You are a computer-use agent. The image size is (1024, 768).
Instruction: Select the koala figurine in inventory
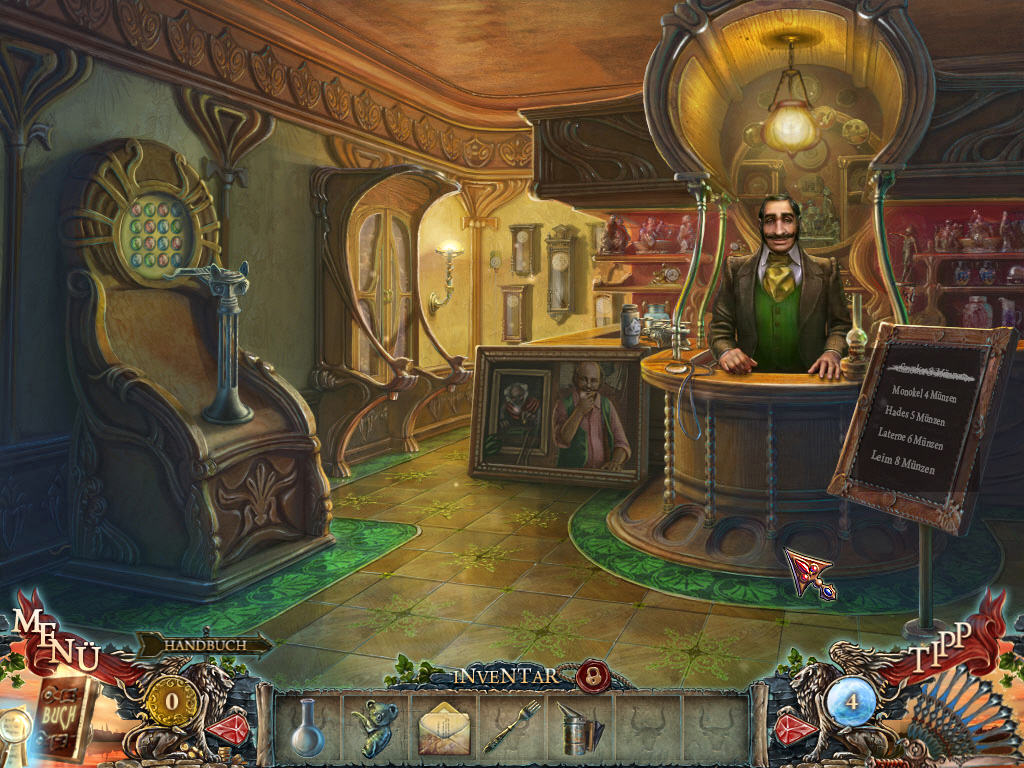375,727
